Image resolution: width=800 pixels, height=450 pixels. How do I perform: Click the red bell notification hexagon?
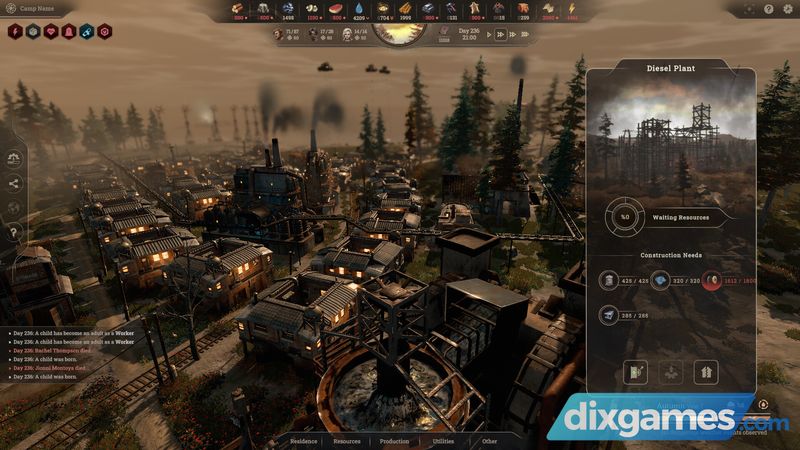[69, 31]
